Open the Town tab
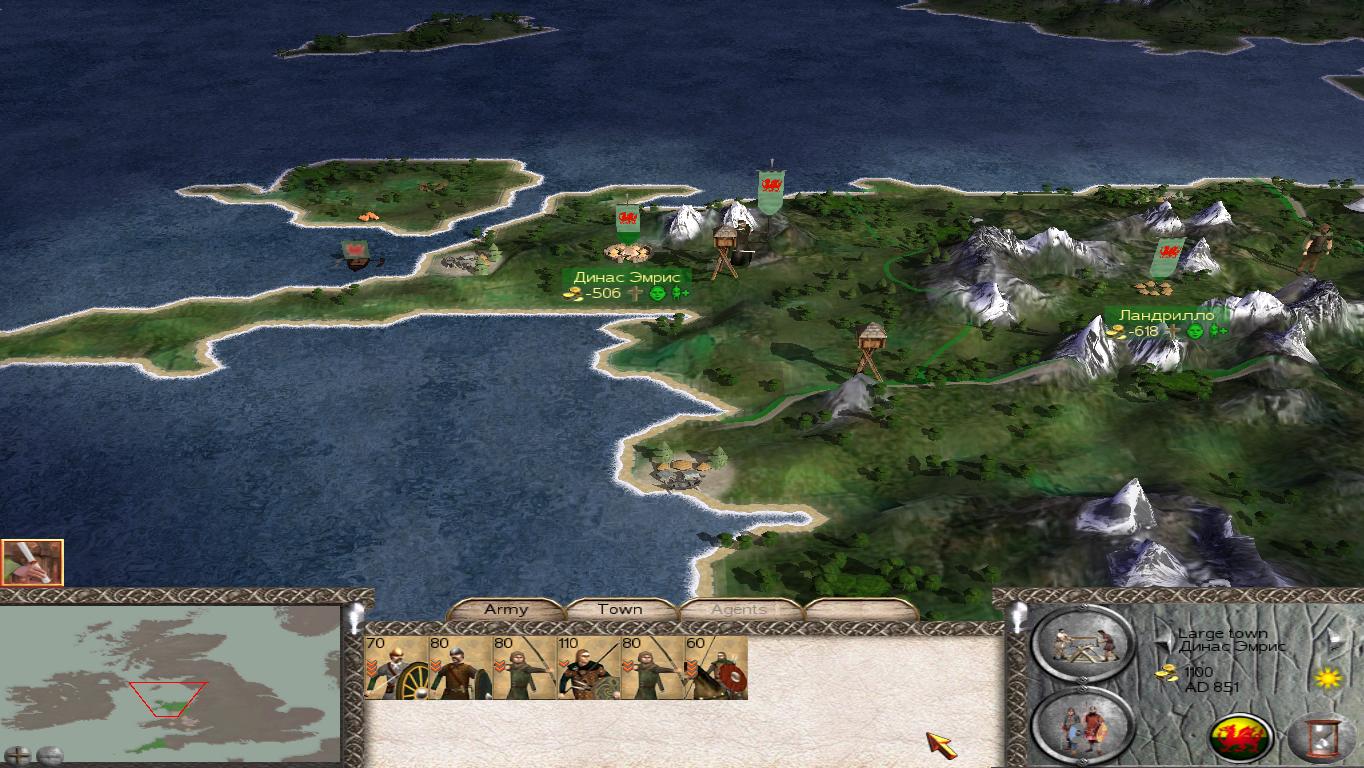The width and height of the screenshot is (1364, 768). tap(620, 609)
